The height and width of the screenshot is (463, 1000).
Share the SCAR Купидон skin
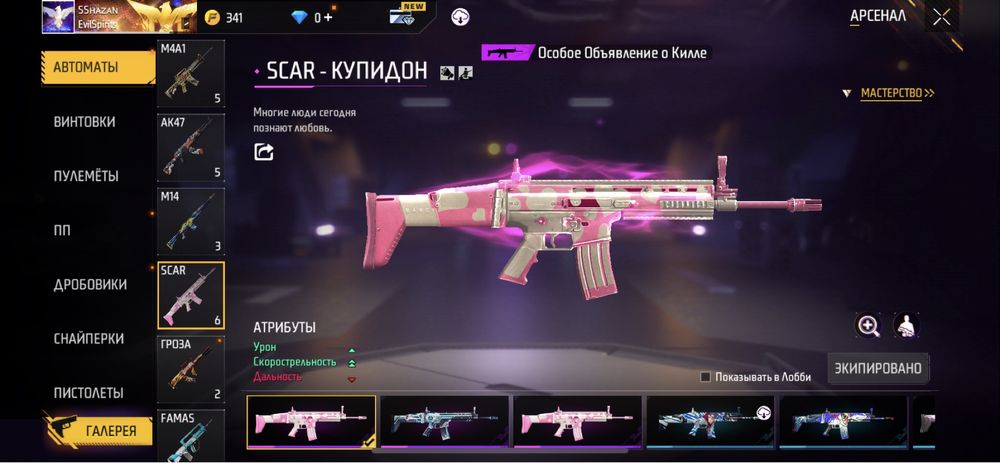coord(264,152)
